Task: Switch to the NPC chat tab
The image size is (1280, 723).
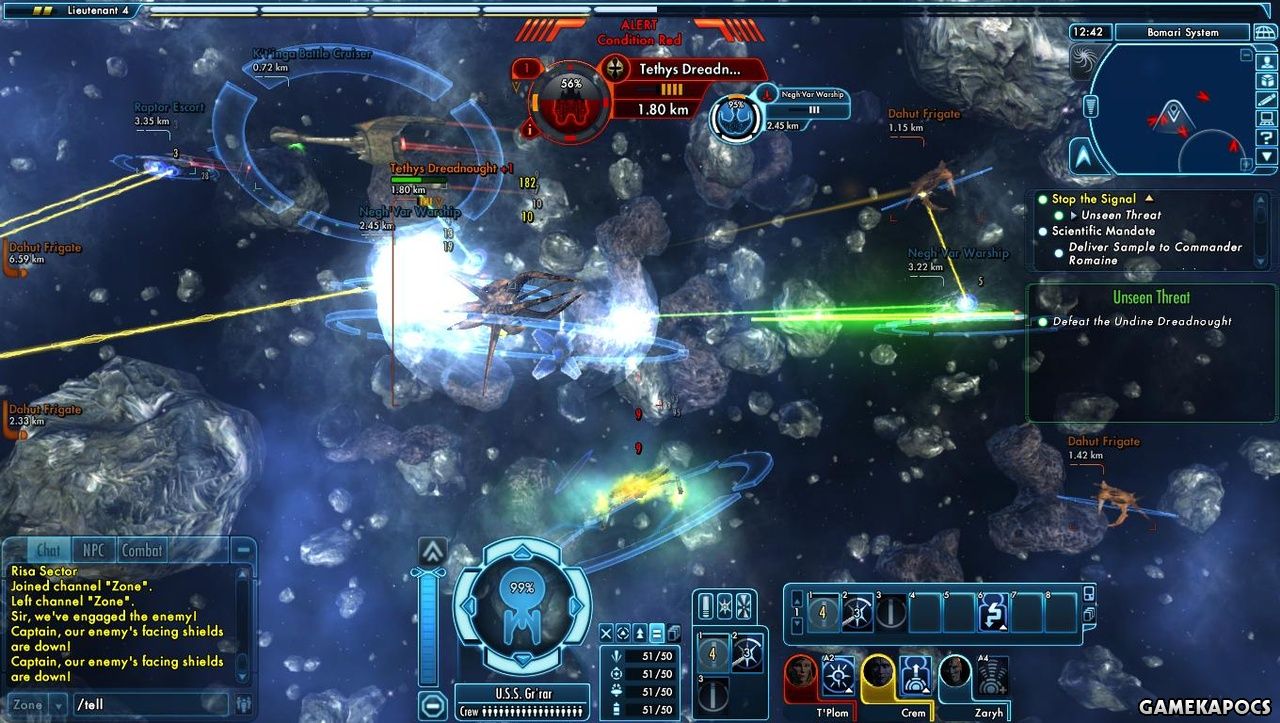Action: point(93,550)
